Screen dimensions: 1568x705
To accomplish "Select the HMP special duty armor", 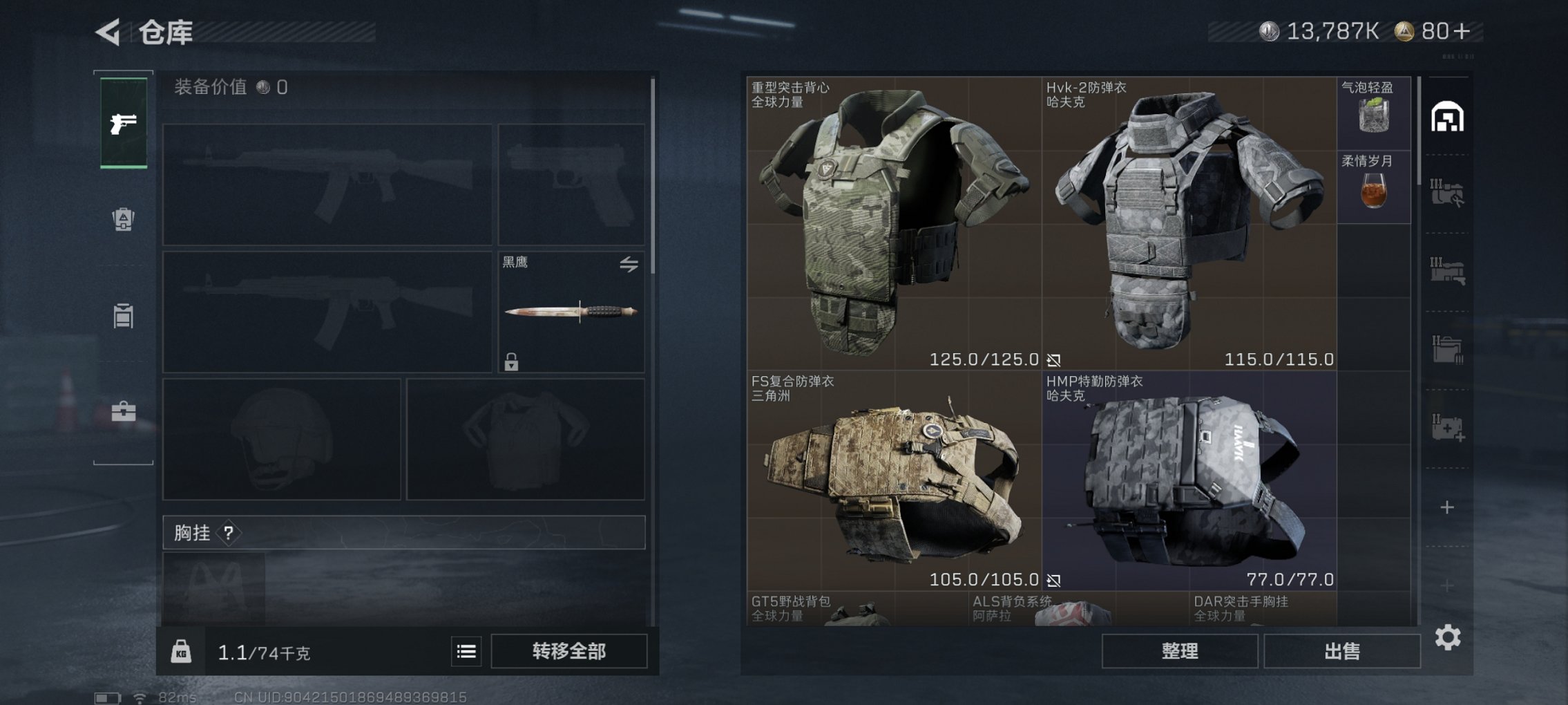I will click(1188, 480).
